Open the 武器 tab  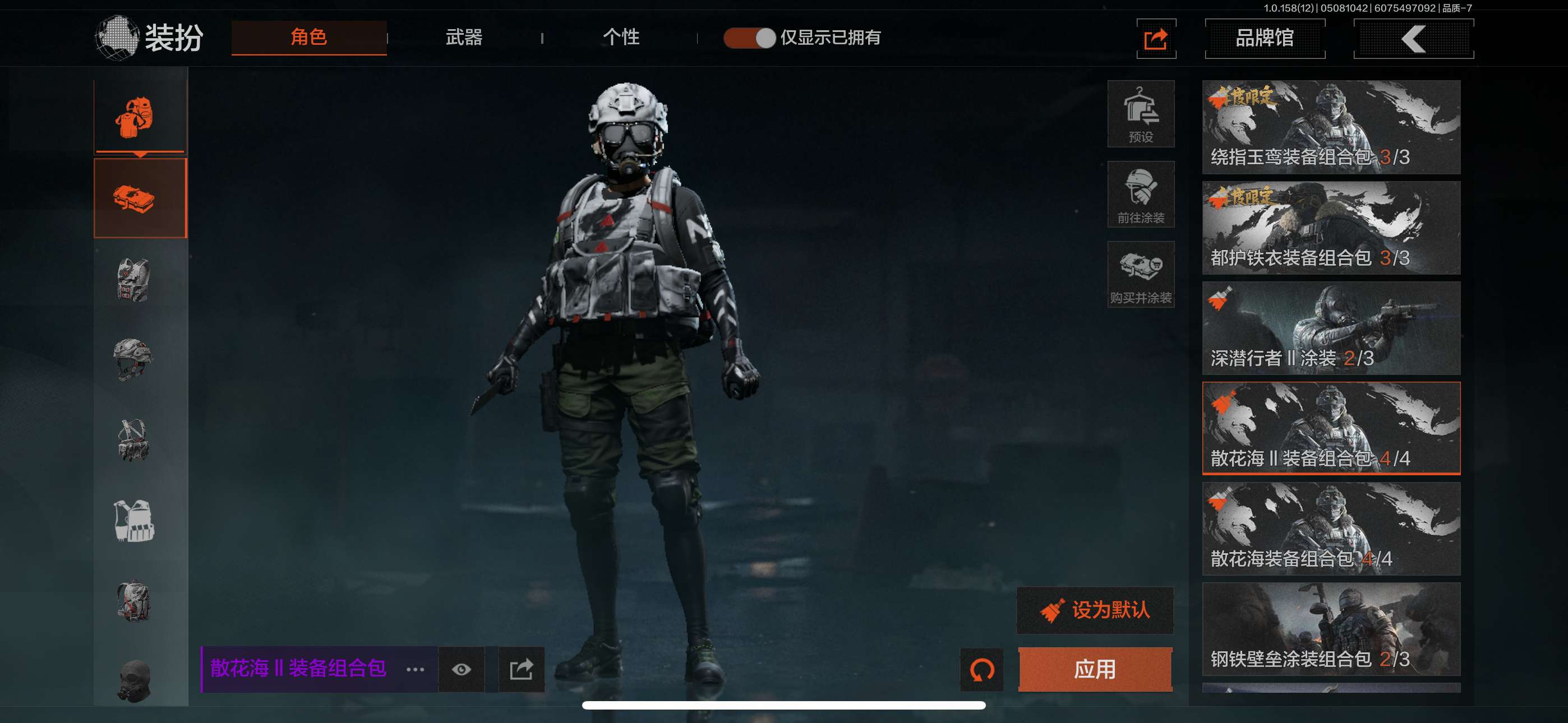point(464,38)
